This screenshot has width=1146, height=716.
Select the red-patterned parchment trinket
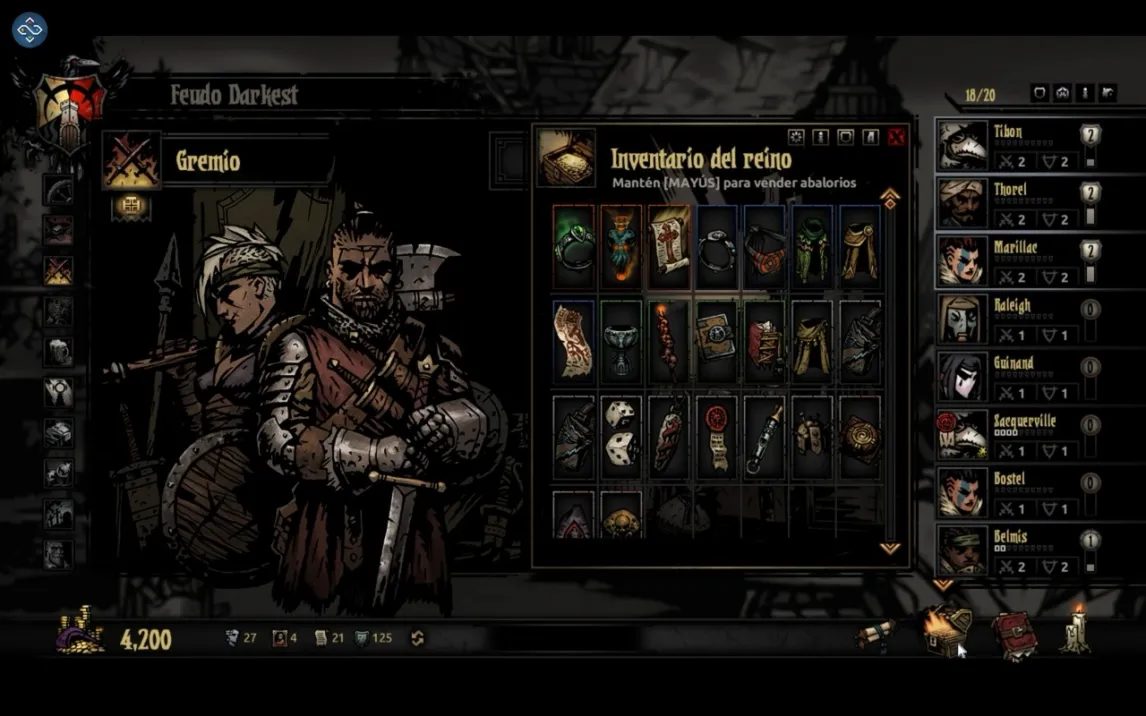click(x=573, y=341)
